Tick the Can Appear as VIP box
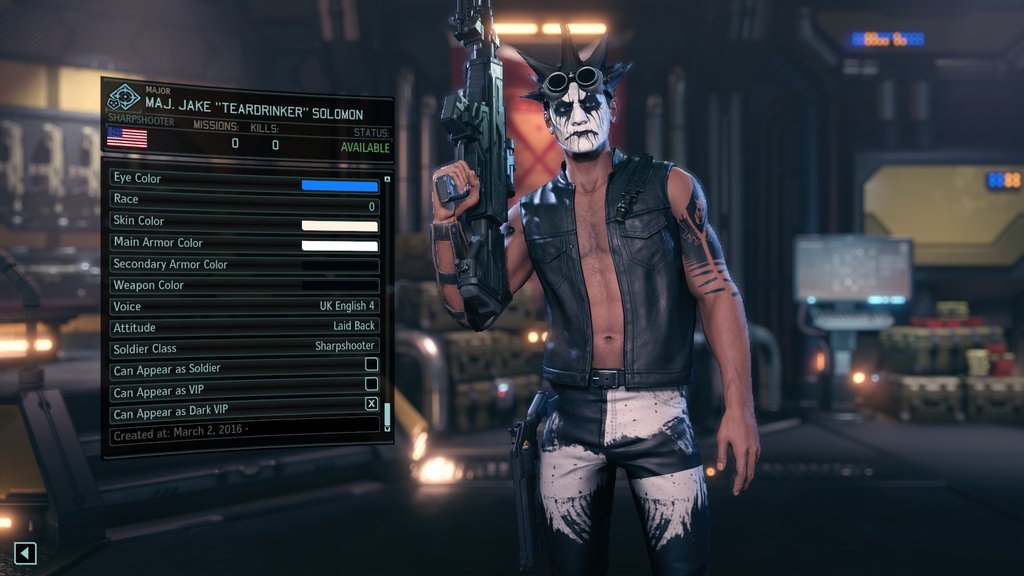Viewport: 1024px width, 576px height. tap(371, 384)
